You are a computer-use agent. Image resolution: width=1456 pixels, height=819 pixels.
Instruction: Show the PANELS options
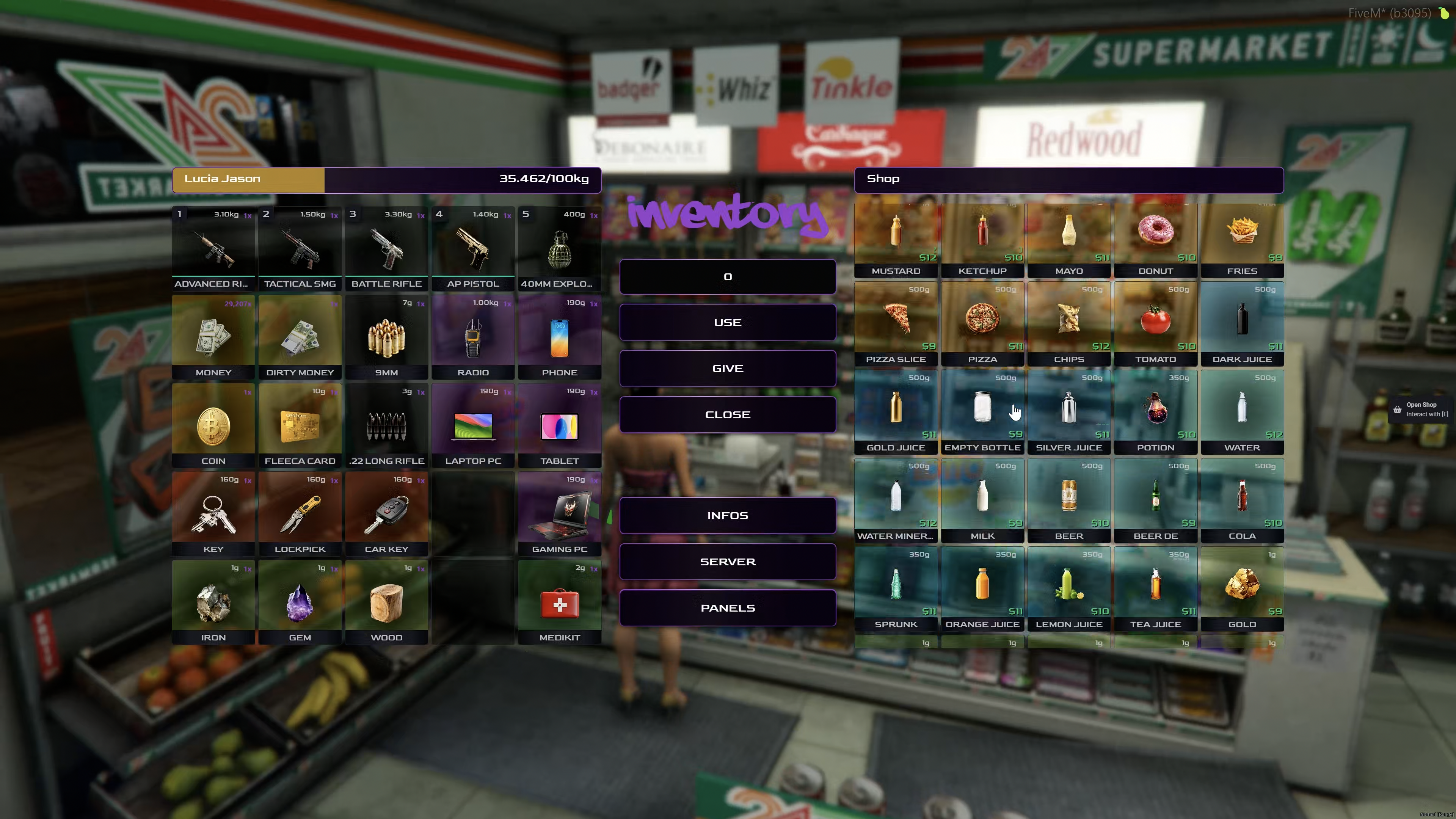click(728, 608)
